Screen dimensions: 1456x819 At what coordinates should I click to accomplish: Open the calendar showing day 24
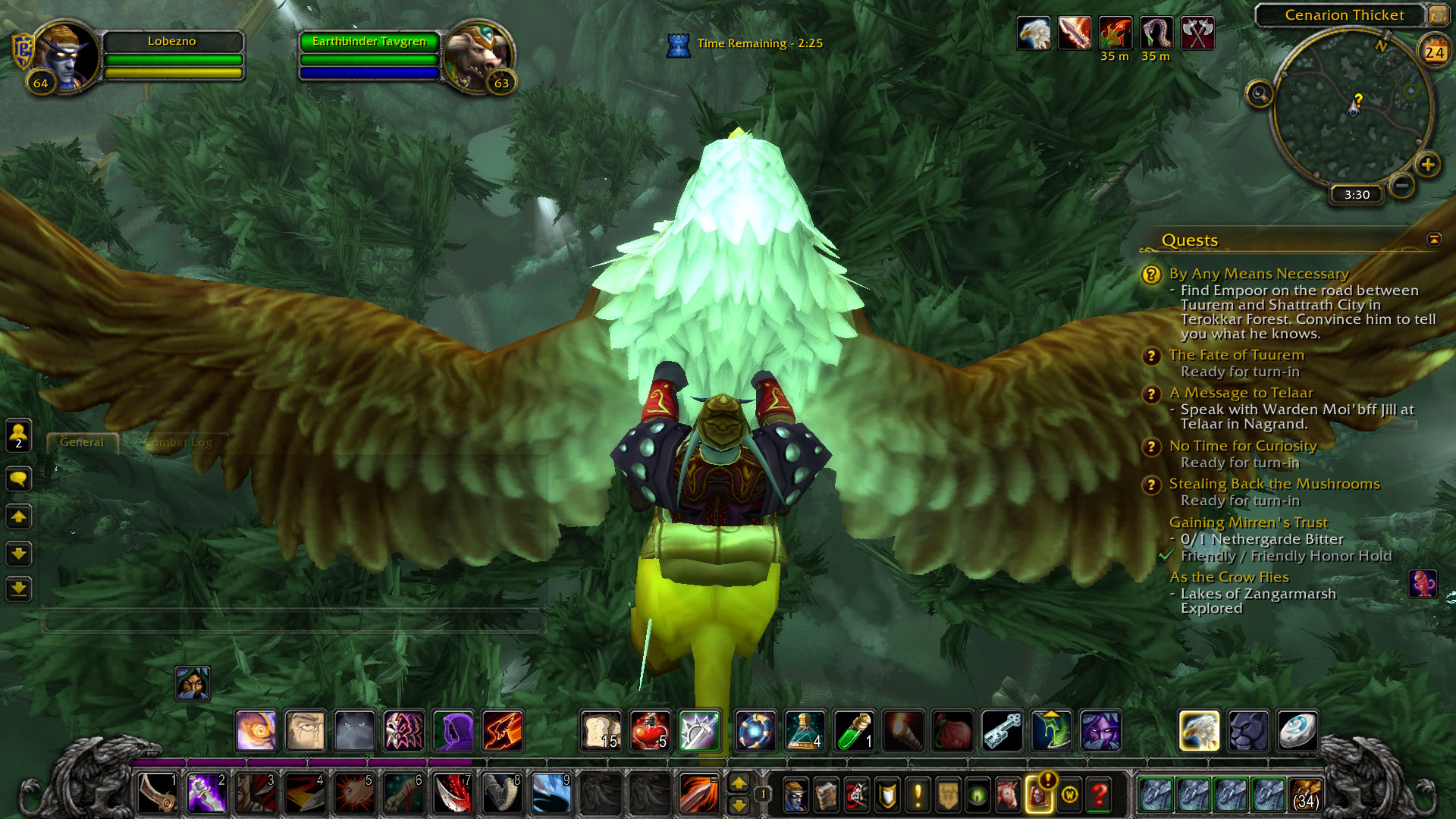tap(1434, 52)
